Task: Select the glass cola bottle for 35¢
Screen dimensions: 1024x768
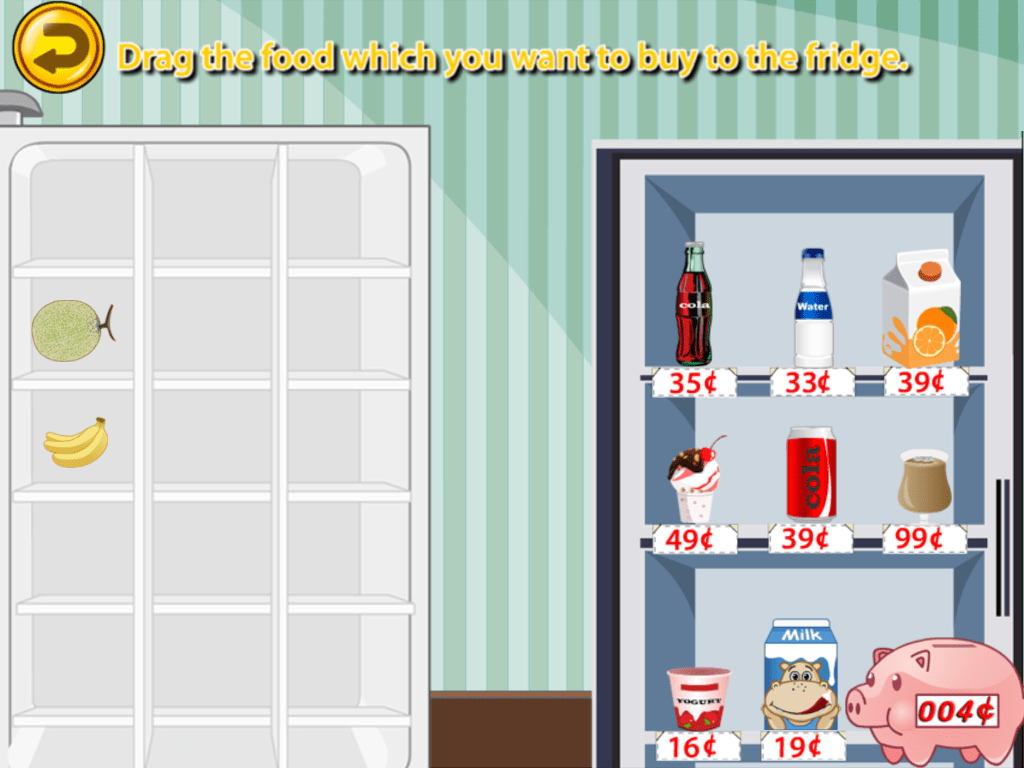Action: [x=693, y=305]
